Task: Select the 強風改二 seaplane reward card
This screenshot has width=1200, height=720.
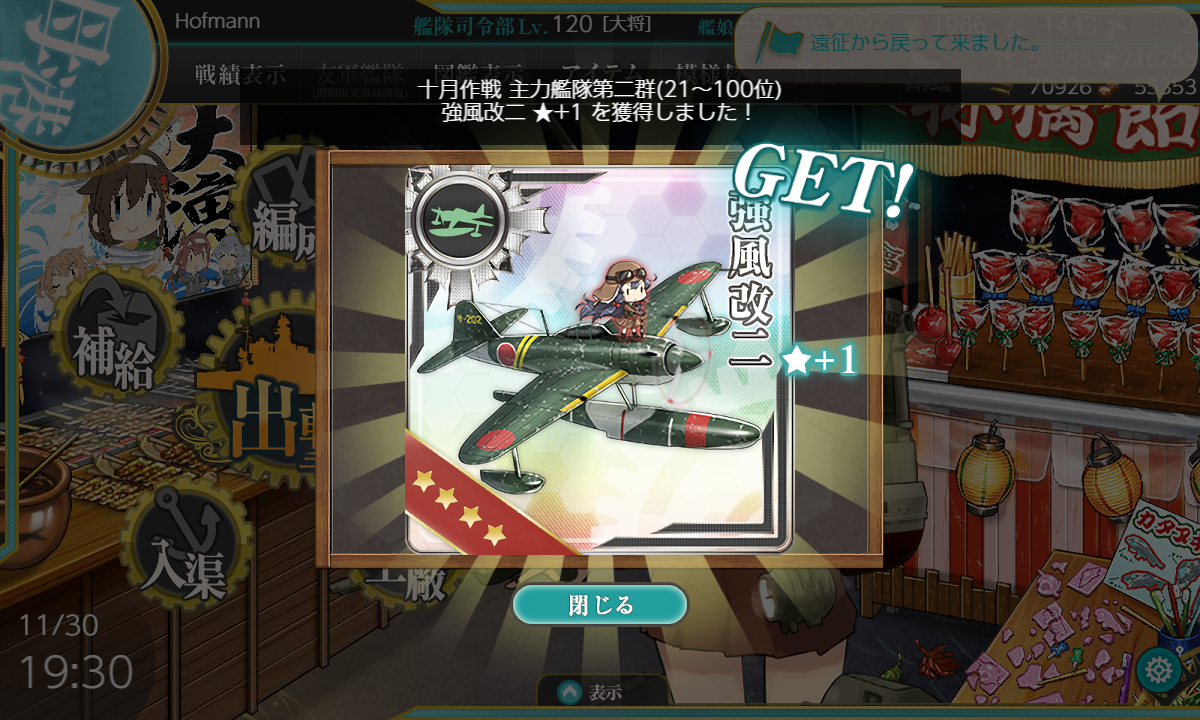Action: coord(598,360)
